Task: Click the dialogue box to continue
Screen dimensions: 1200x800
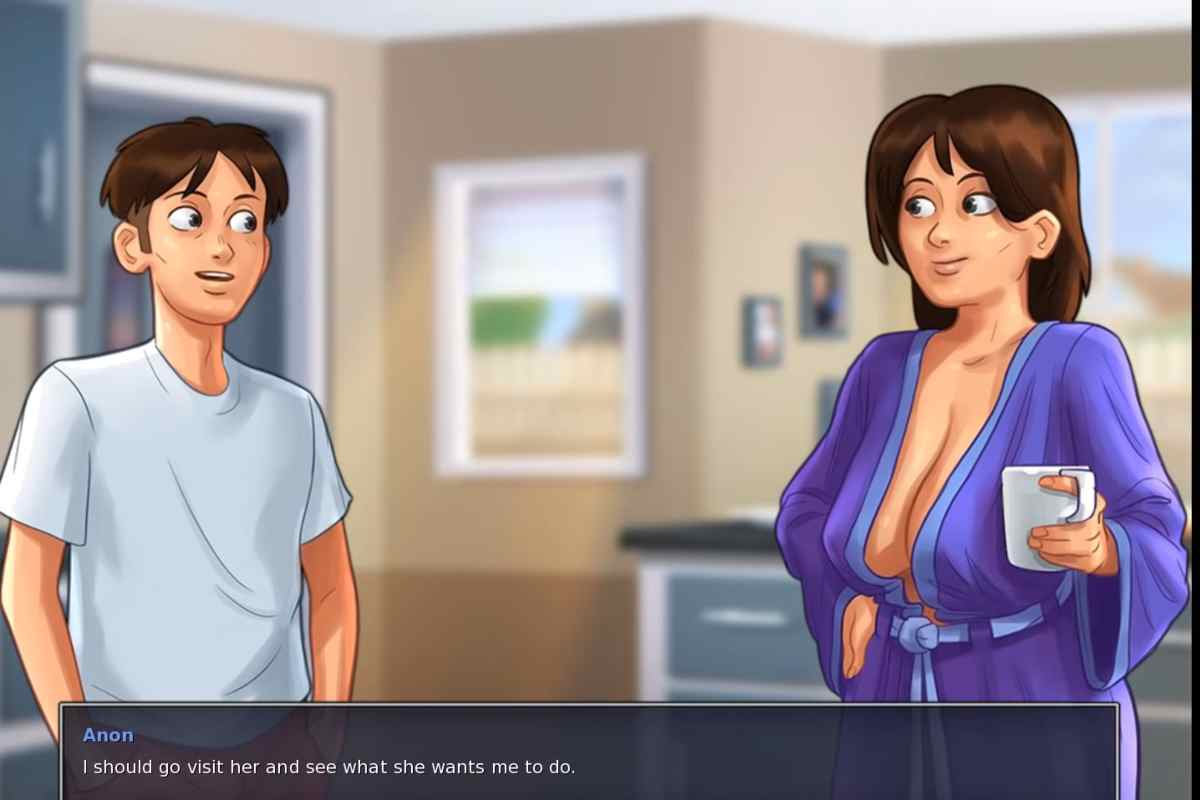Action: [588, 752]
